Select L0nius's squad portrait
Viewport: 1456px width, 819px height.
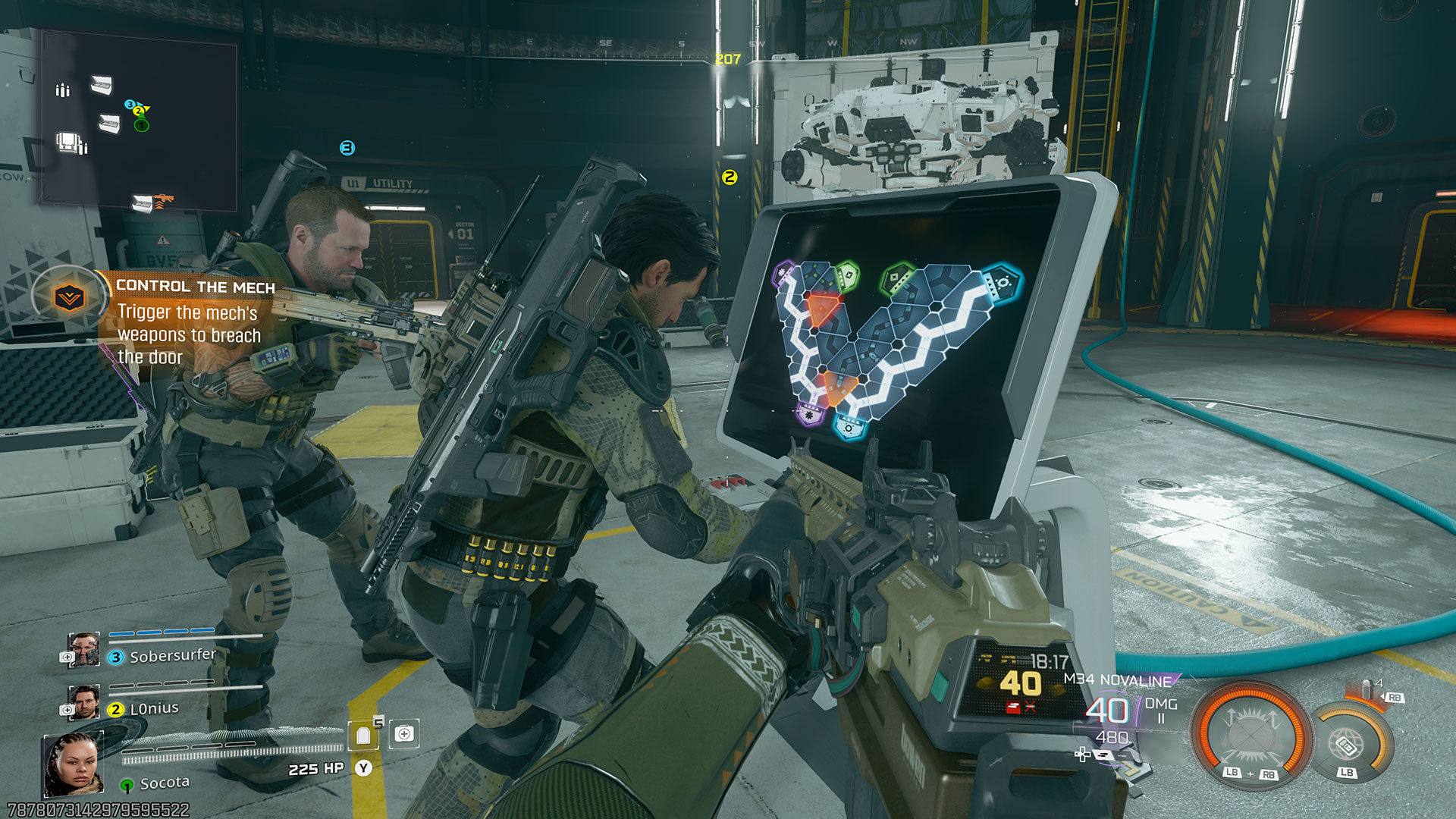pos(83,702)
